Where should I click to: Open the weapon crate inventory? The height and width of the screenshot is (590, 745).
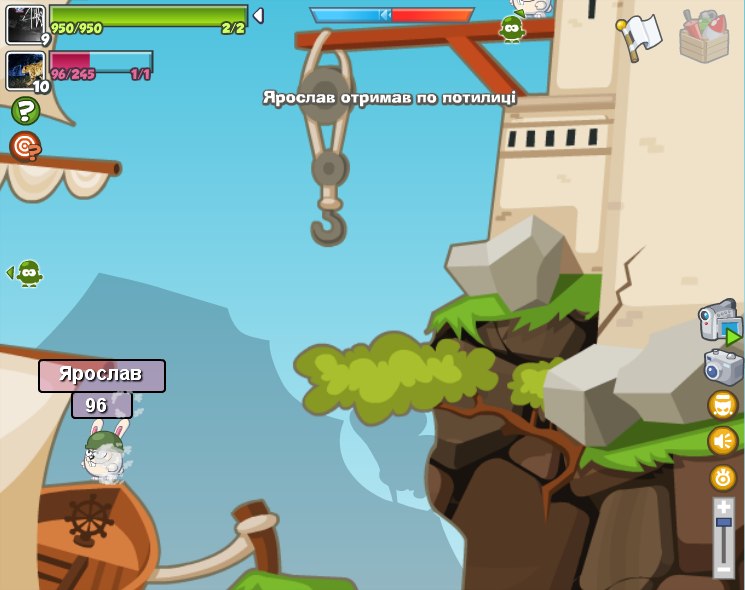click(704, 37)
